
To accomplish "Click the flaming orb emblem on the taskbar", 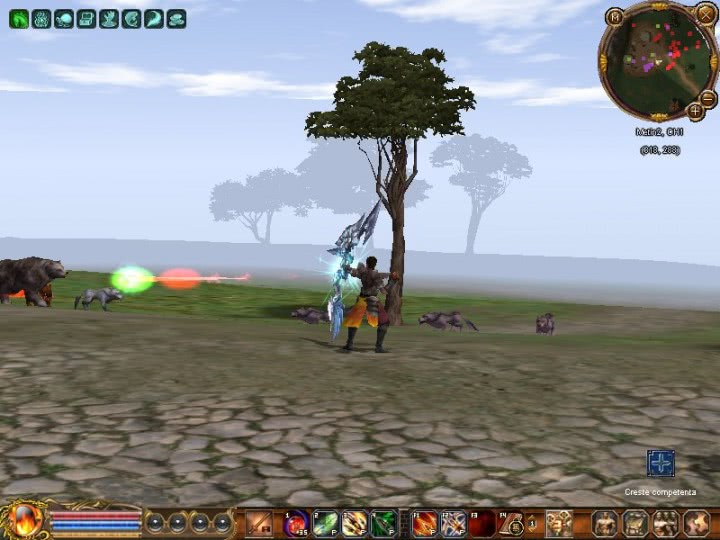I will pos(22,521).
